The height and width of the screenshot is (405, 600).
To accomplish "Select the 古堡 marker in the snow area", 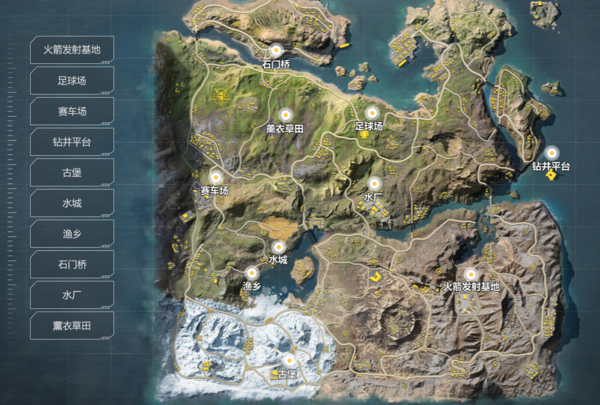I will coord(289,360).
